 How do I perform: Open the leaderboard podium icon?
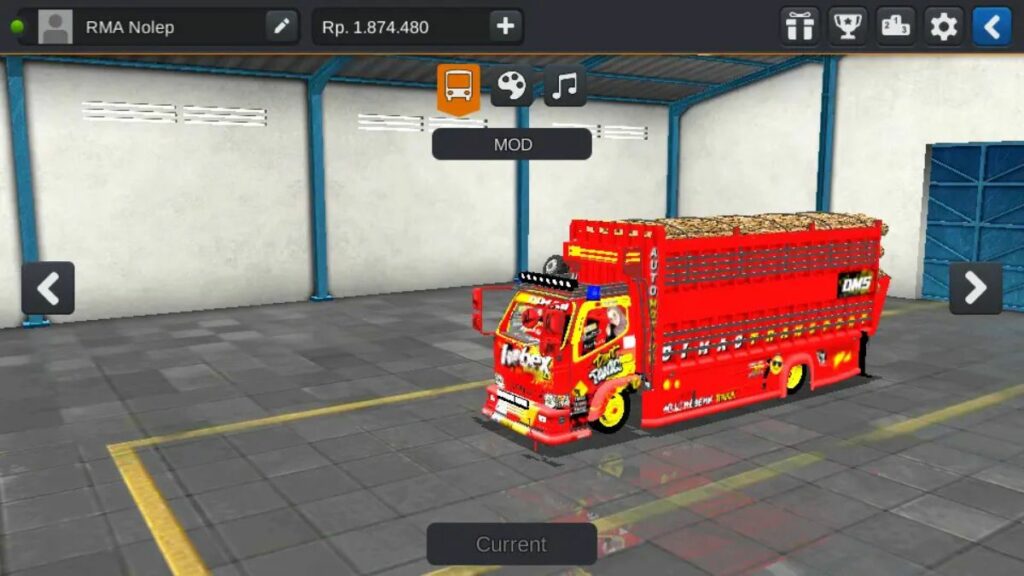tap(896, 27)
